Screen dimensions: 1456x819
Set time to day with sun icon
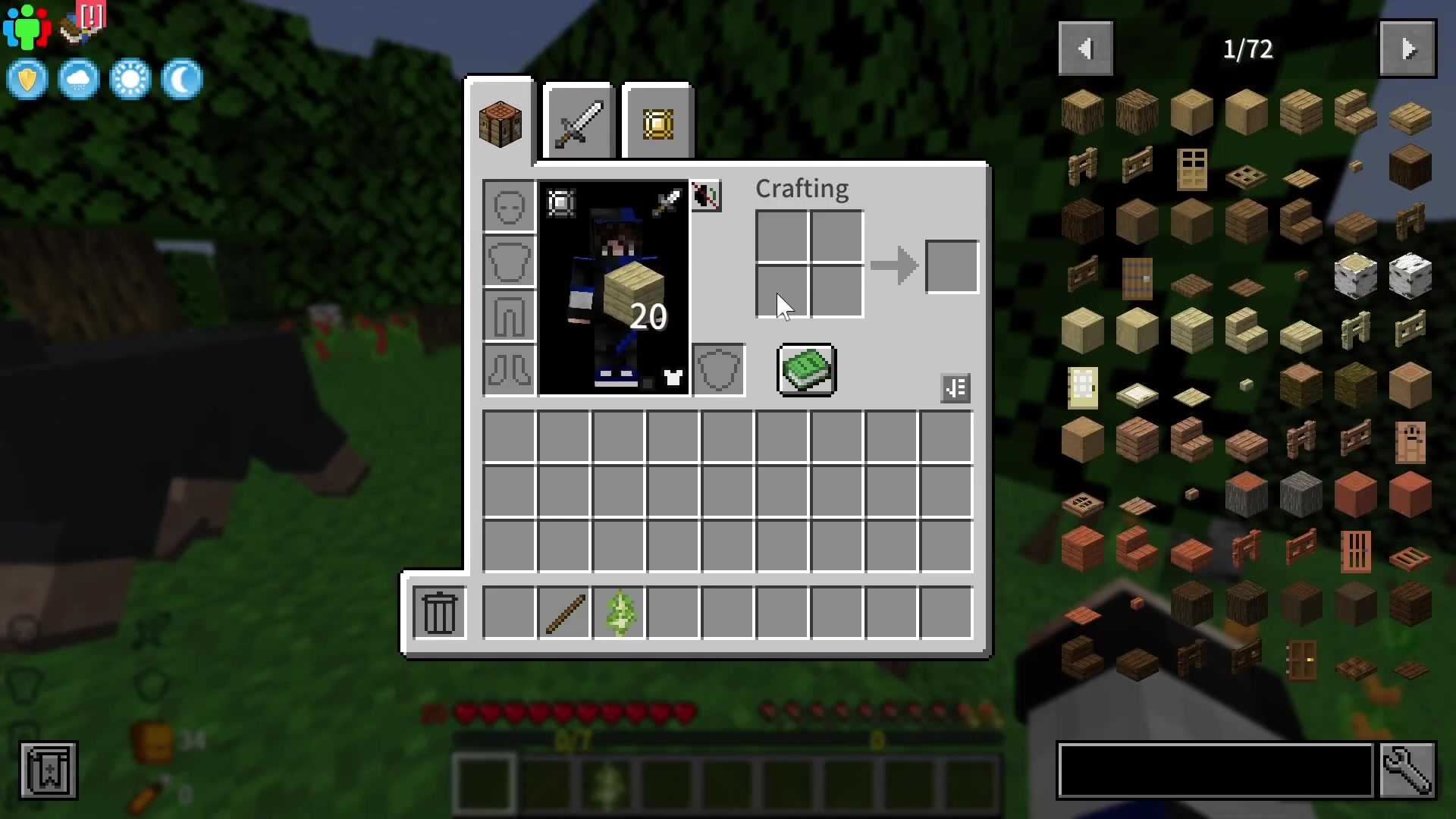(130, 79)
